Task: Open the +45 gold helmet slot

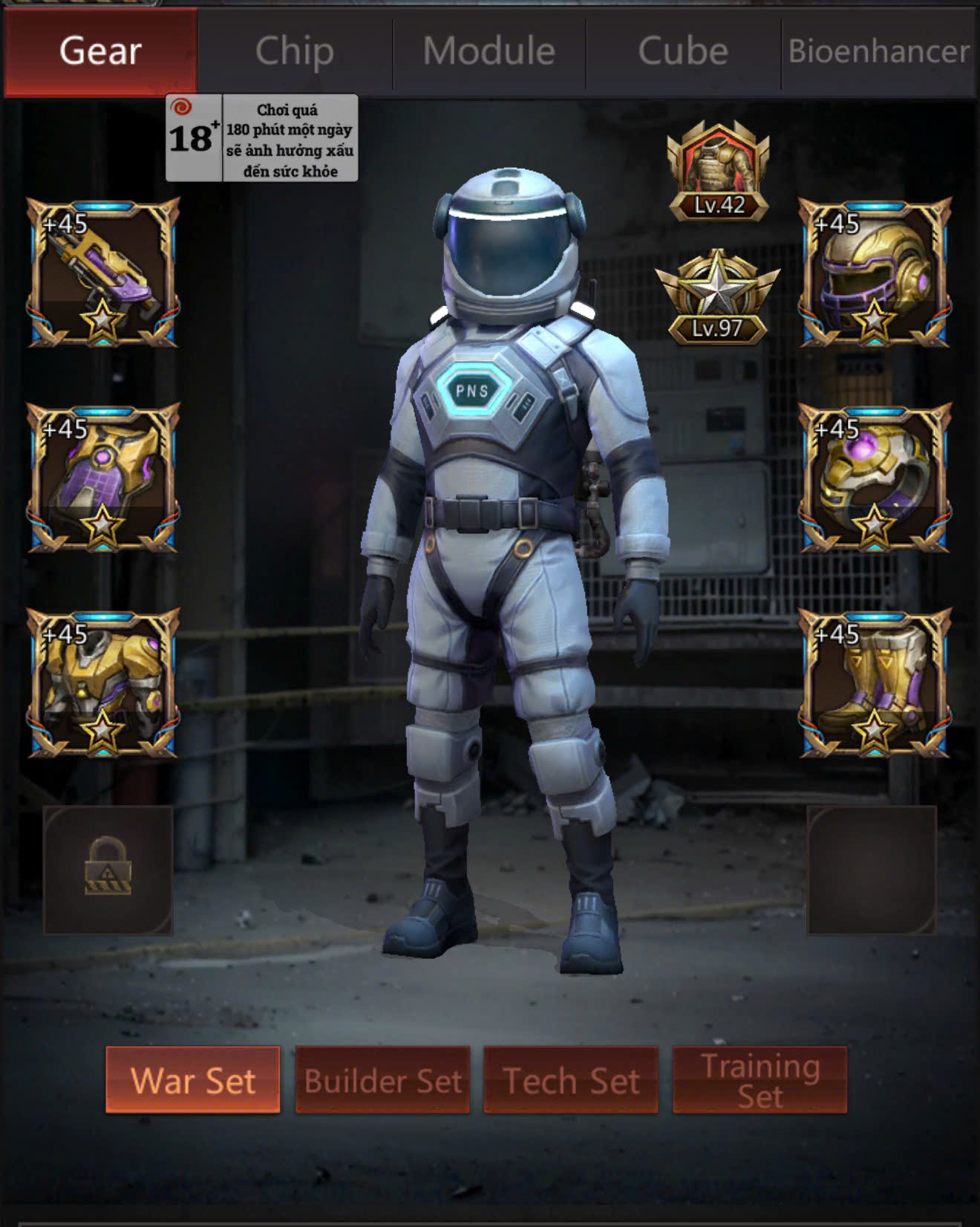Action: tap(875, 272)
